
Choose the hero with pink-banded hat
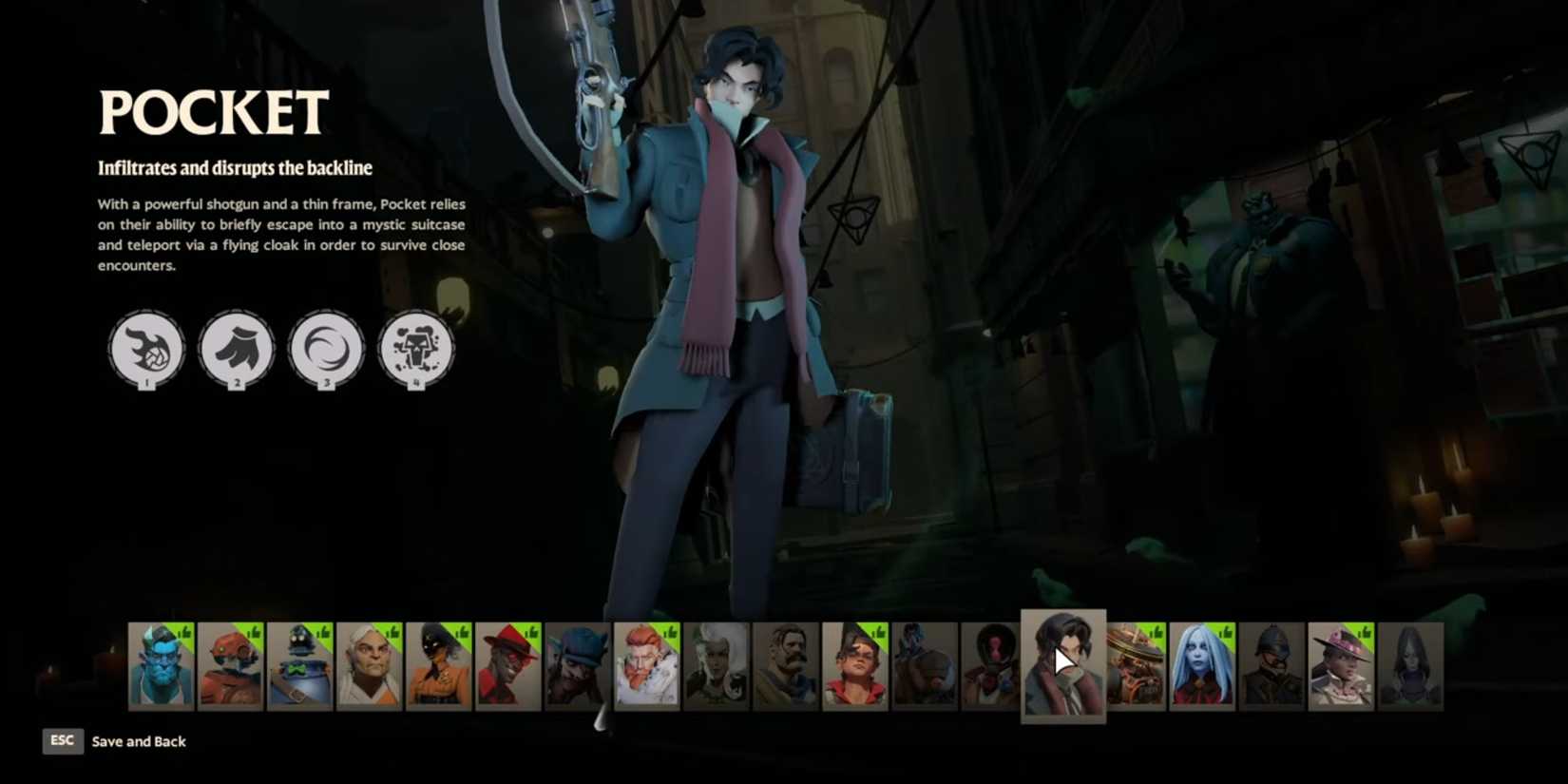tap(1341, 666)
